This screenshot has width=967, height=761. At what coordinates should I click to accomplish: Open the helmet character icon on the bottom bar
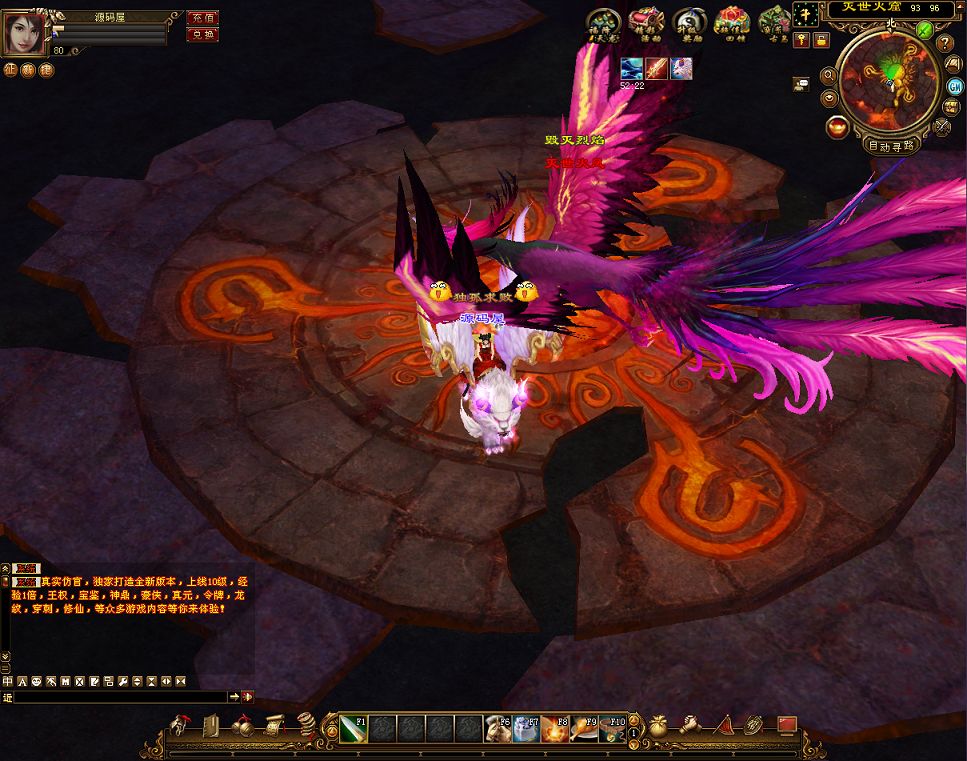point(182,726)
